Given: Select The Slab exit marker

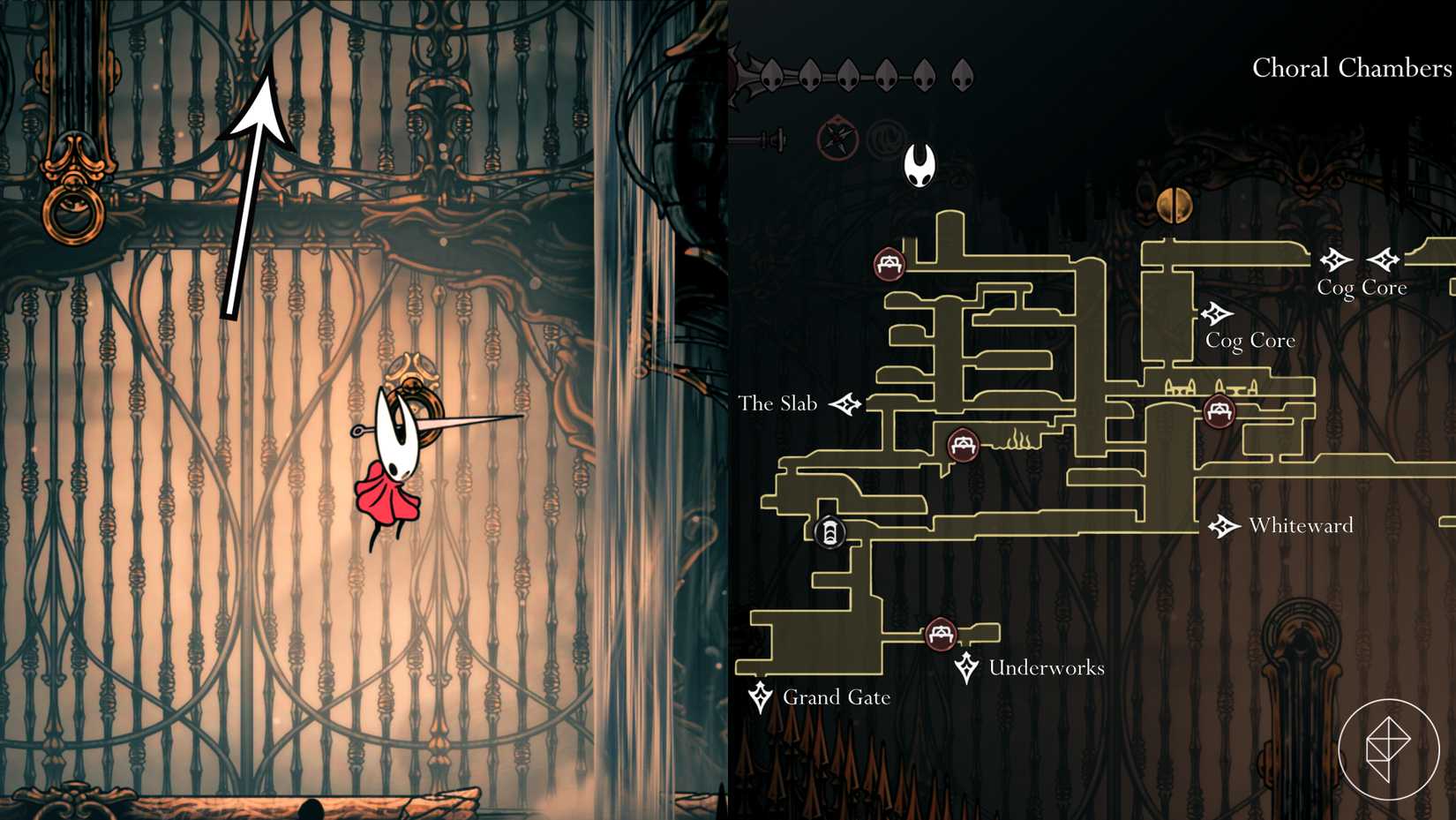Looking at the screenshot, I should pos(845,404).
